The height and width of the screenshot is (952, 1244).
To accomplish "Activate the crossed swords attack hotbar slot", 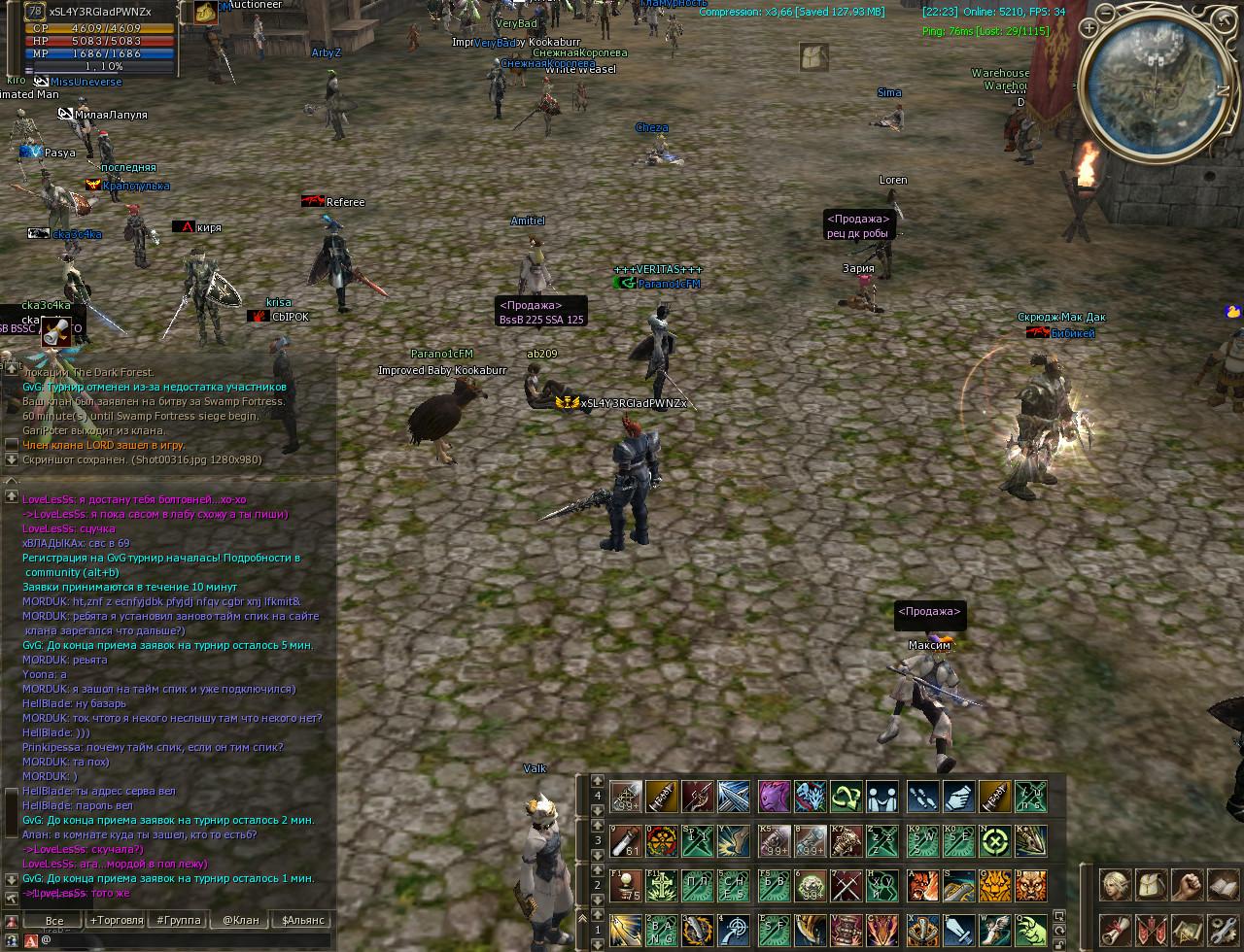I will coord(846,885).
